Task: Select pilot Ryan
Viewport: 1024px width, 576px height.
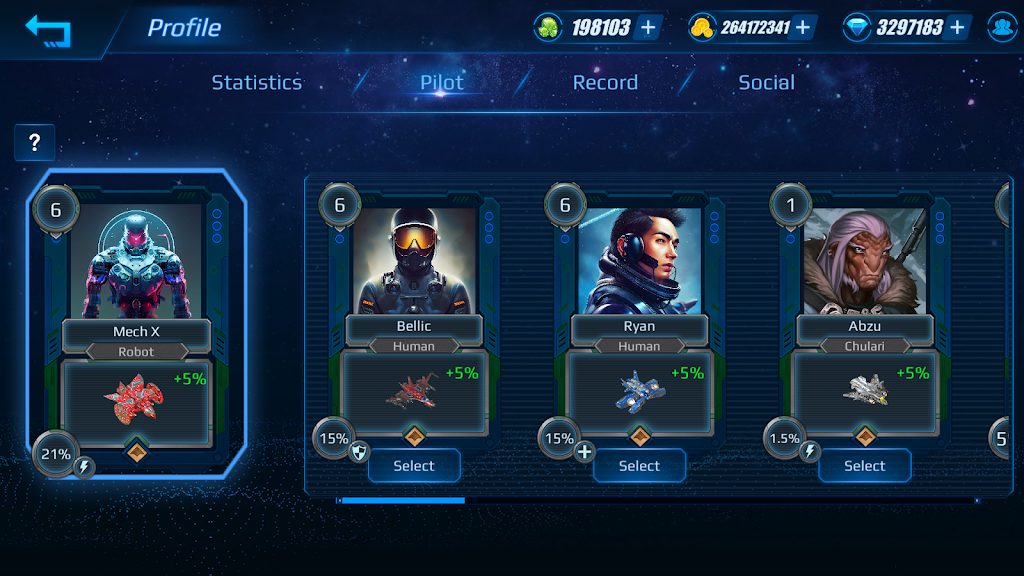Action: 639,466
